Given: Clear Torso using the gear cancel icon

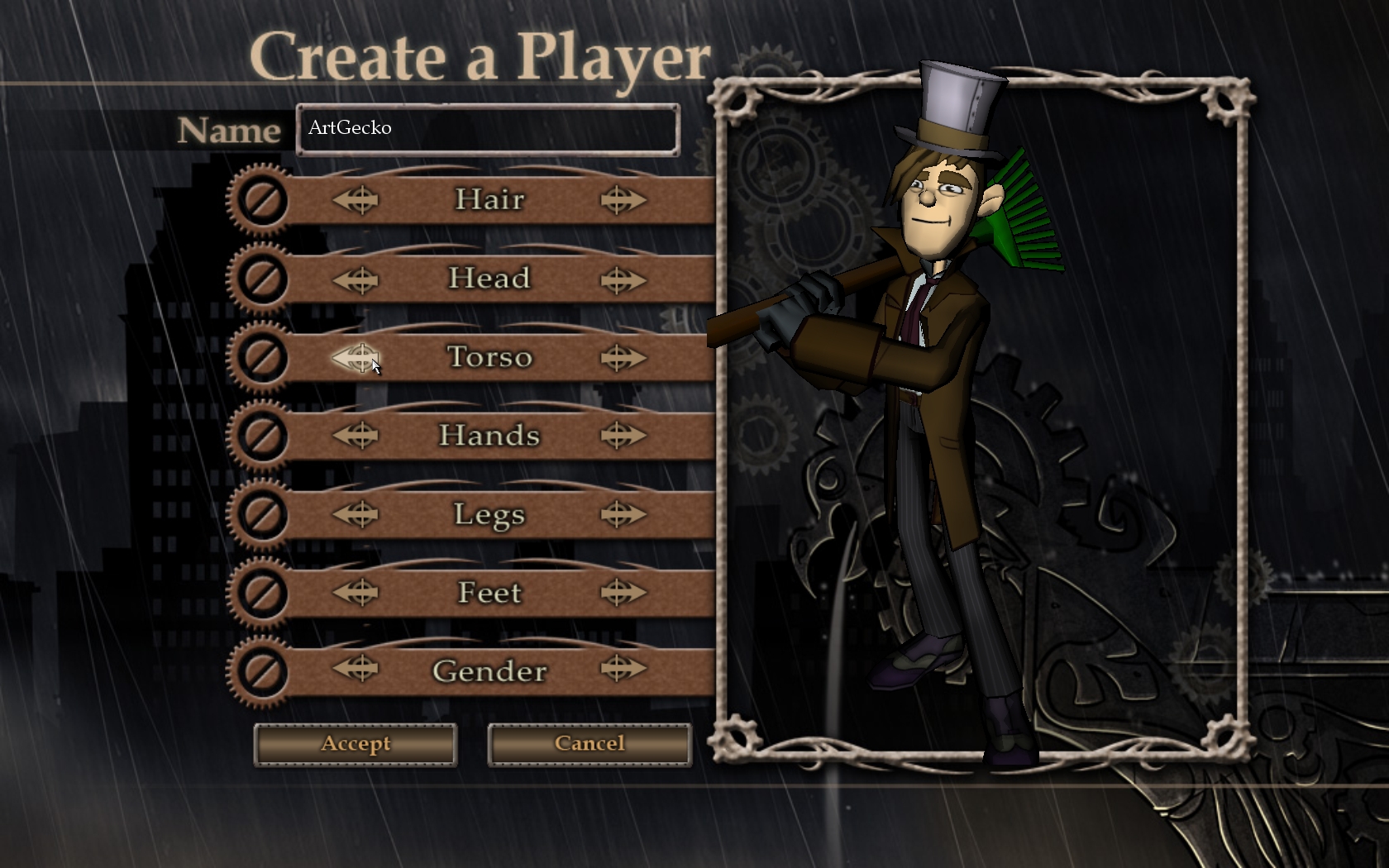Looking at the screenshot, I should [x=262, y=358].
